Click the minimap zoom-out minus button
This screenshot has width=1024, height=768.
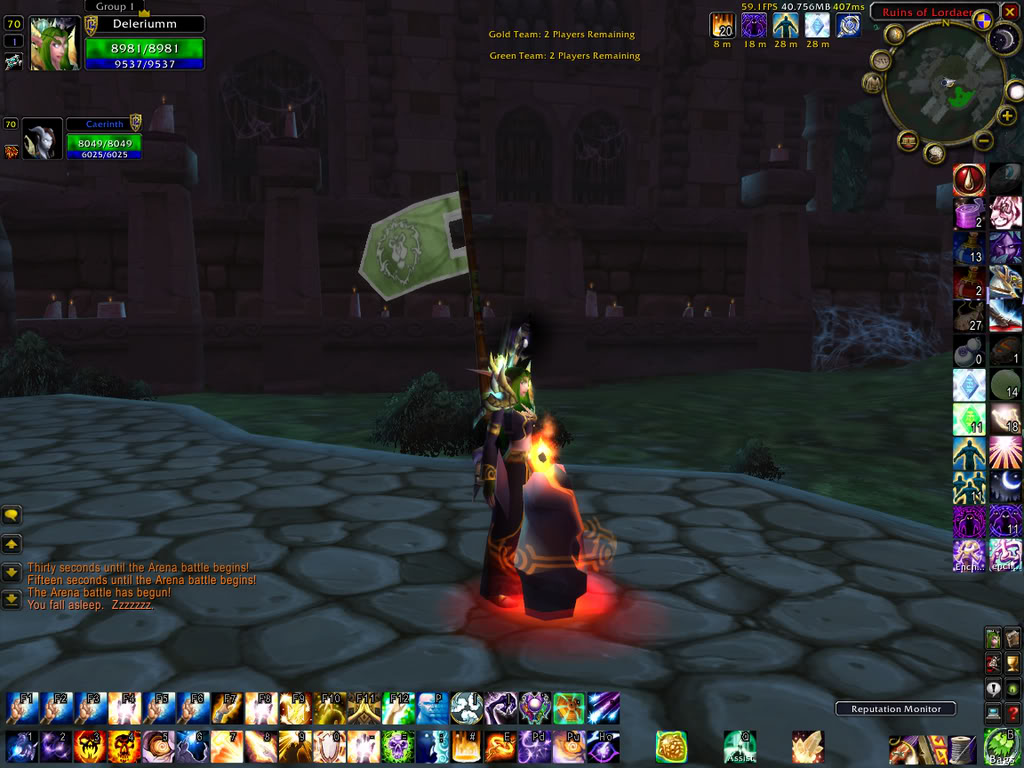click(982, 140)
